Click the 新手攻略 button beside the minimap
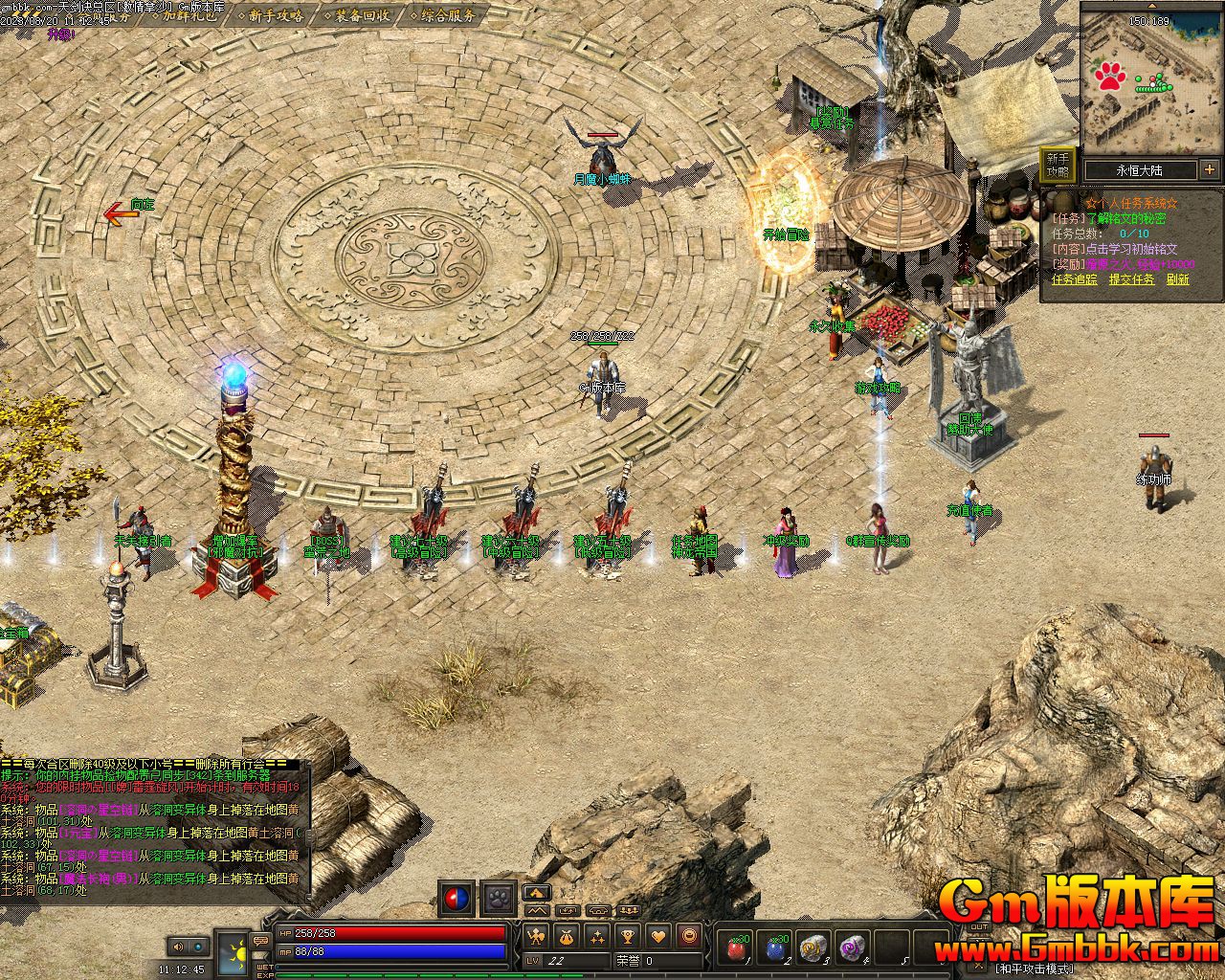1225x980 pixels. click(1058, 165)
